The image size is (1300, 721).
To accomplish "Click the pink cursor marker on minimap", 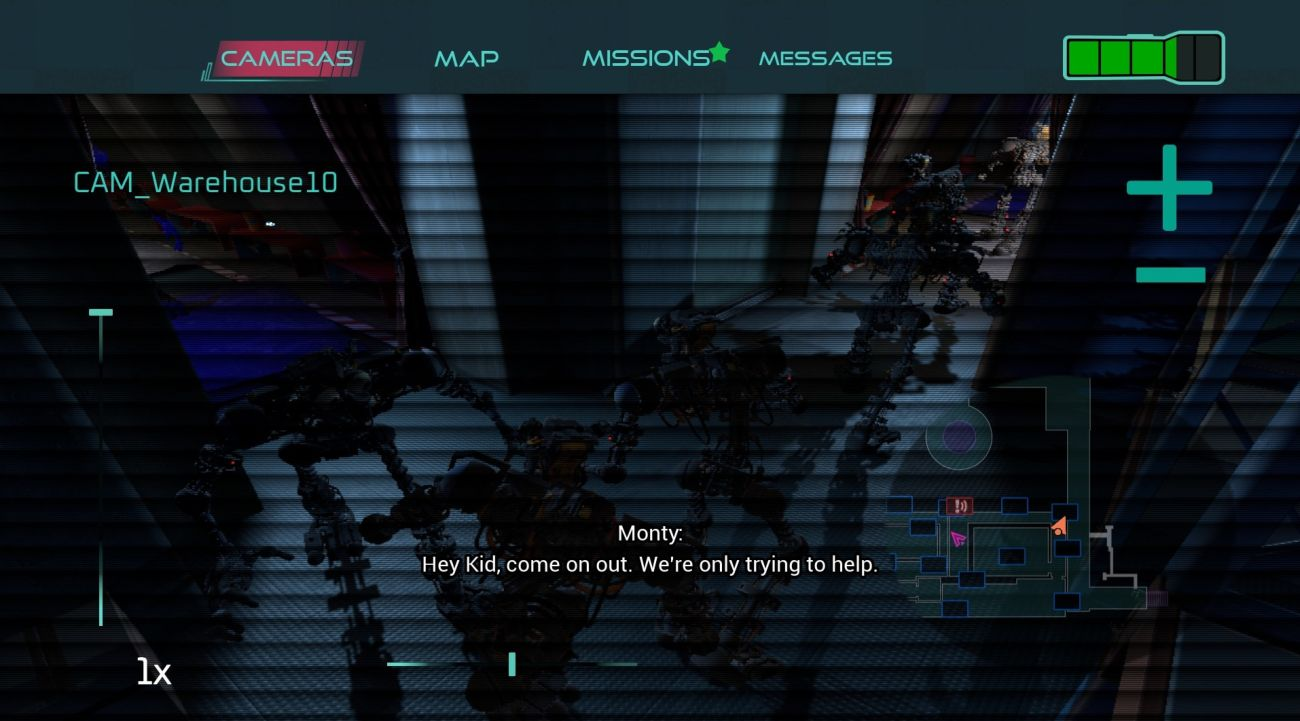I will 957,539.
